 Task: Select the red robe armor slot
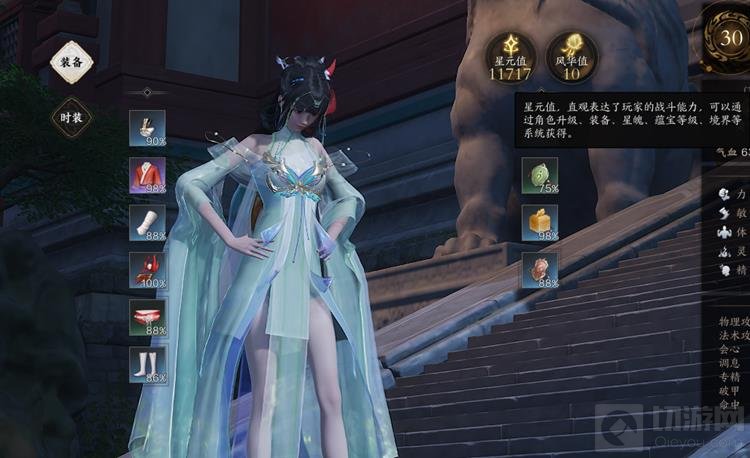147,176
